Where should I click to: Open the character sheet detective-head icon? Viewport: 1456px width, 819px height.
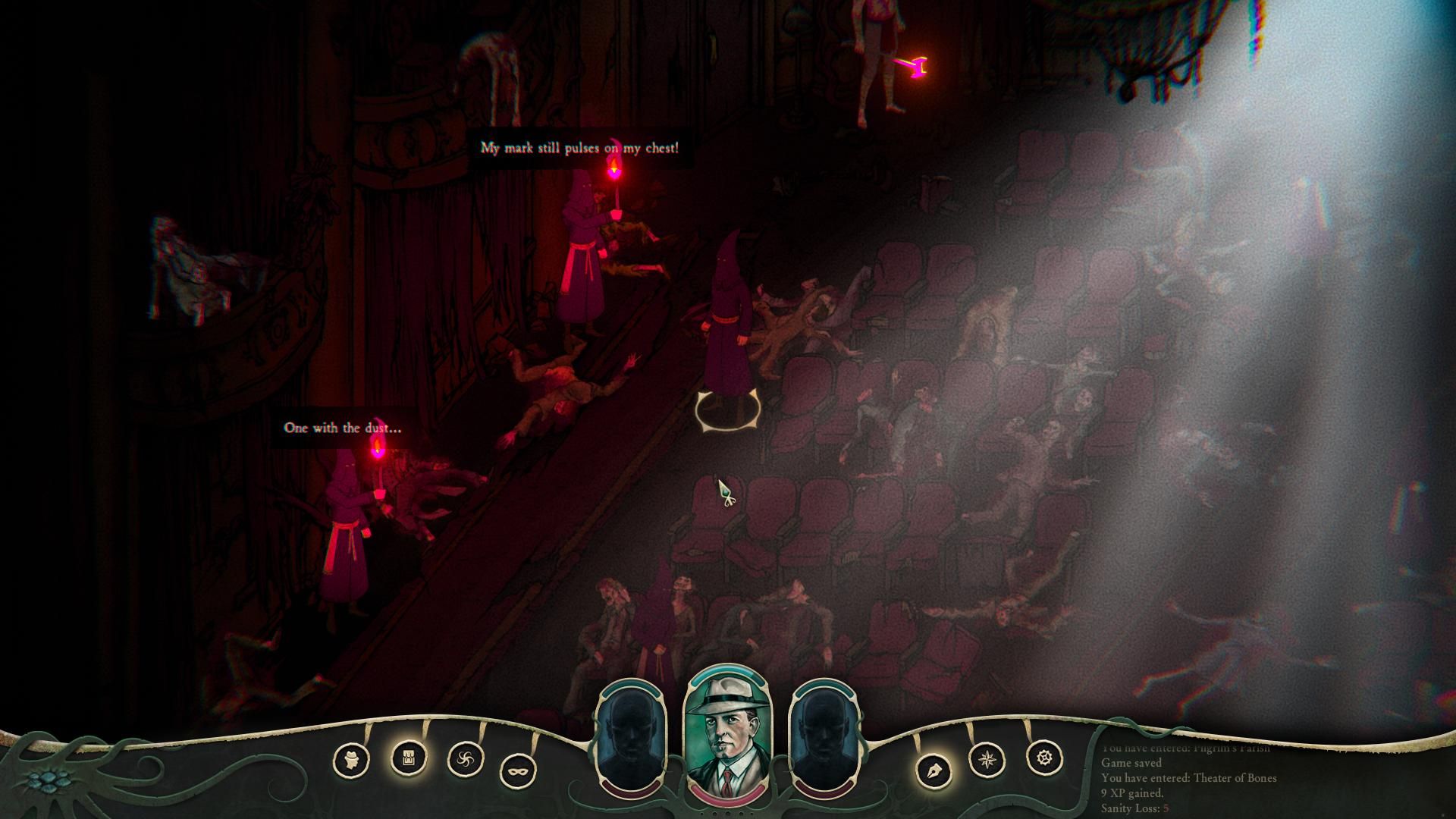click(351, 759)
